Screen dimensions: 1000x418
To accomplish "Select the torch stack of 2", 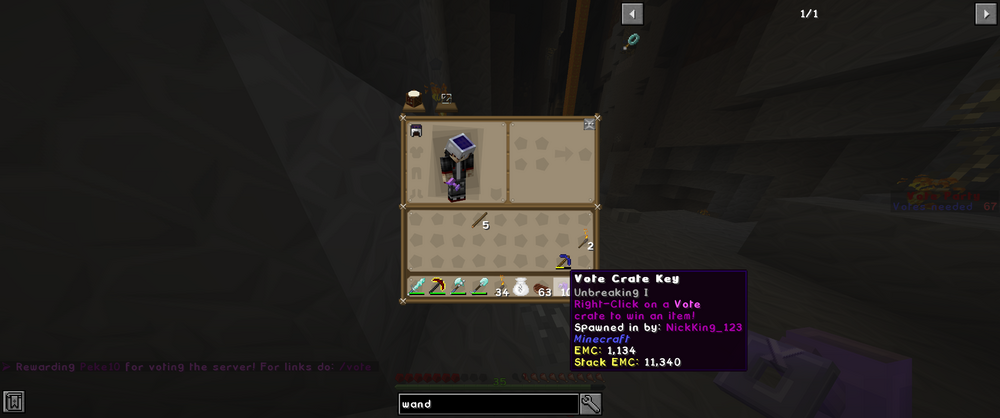I will click(x=583, y=240).
